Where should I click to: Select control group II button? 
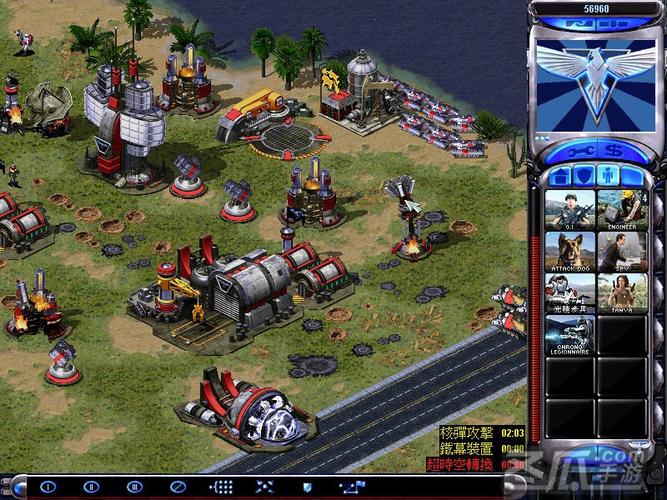[91, 487]
